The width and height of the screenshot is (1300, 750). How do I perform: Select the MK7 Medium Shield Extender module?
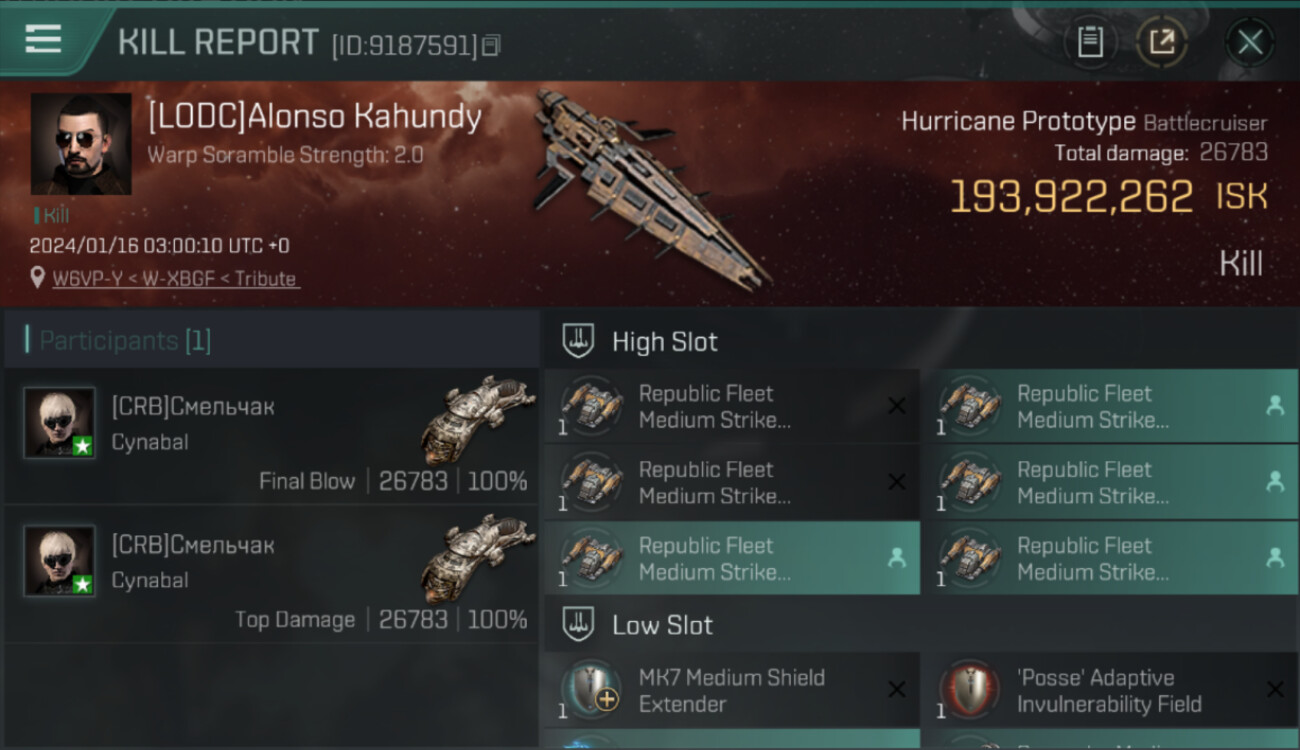[x=732, y=690]
